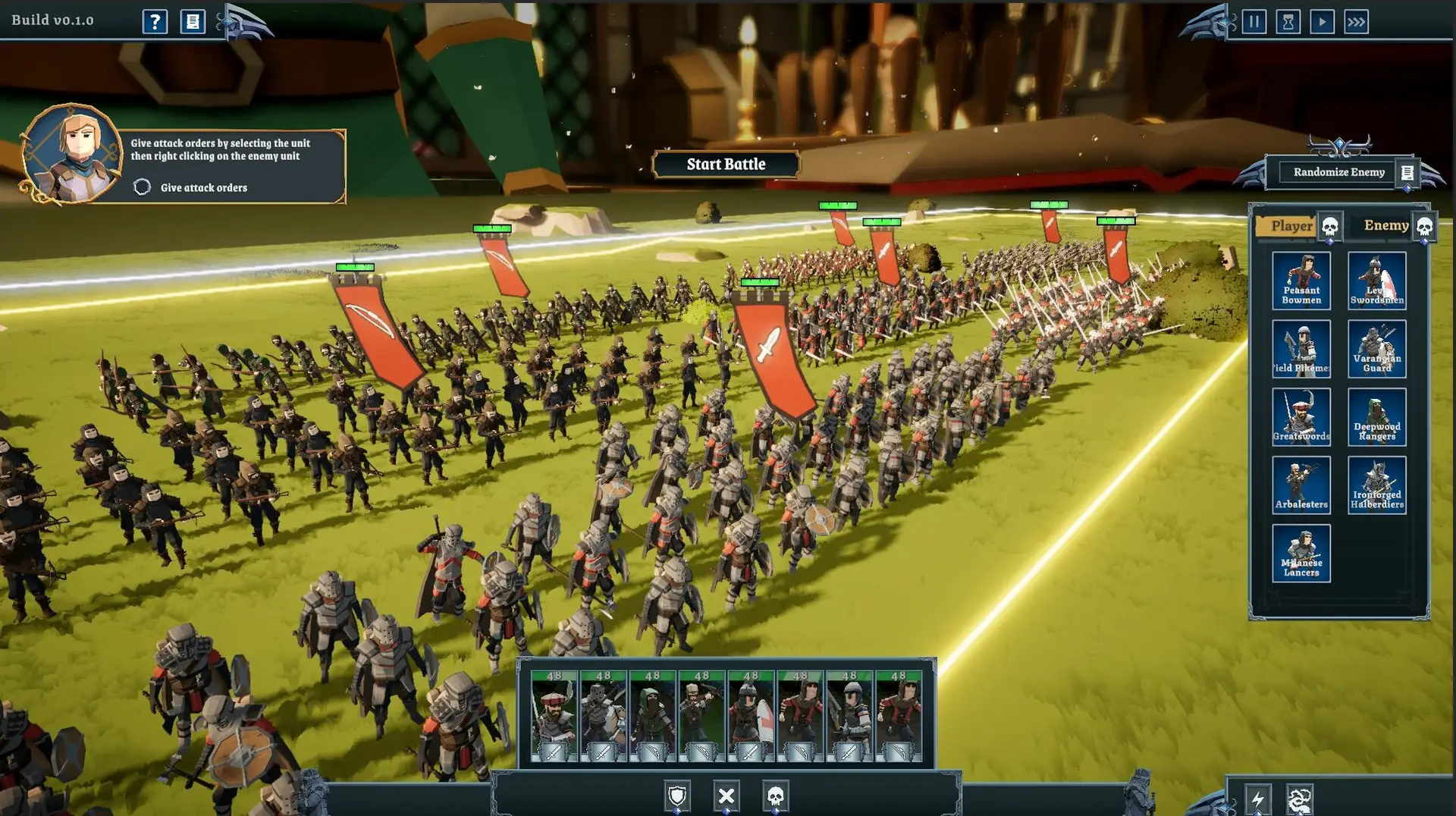Randomize the Enemy army

(x=1338, y=172)
